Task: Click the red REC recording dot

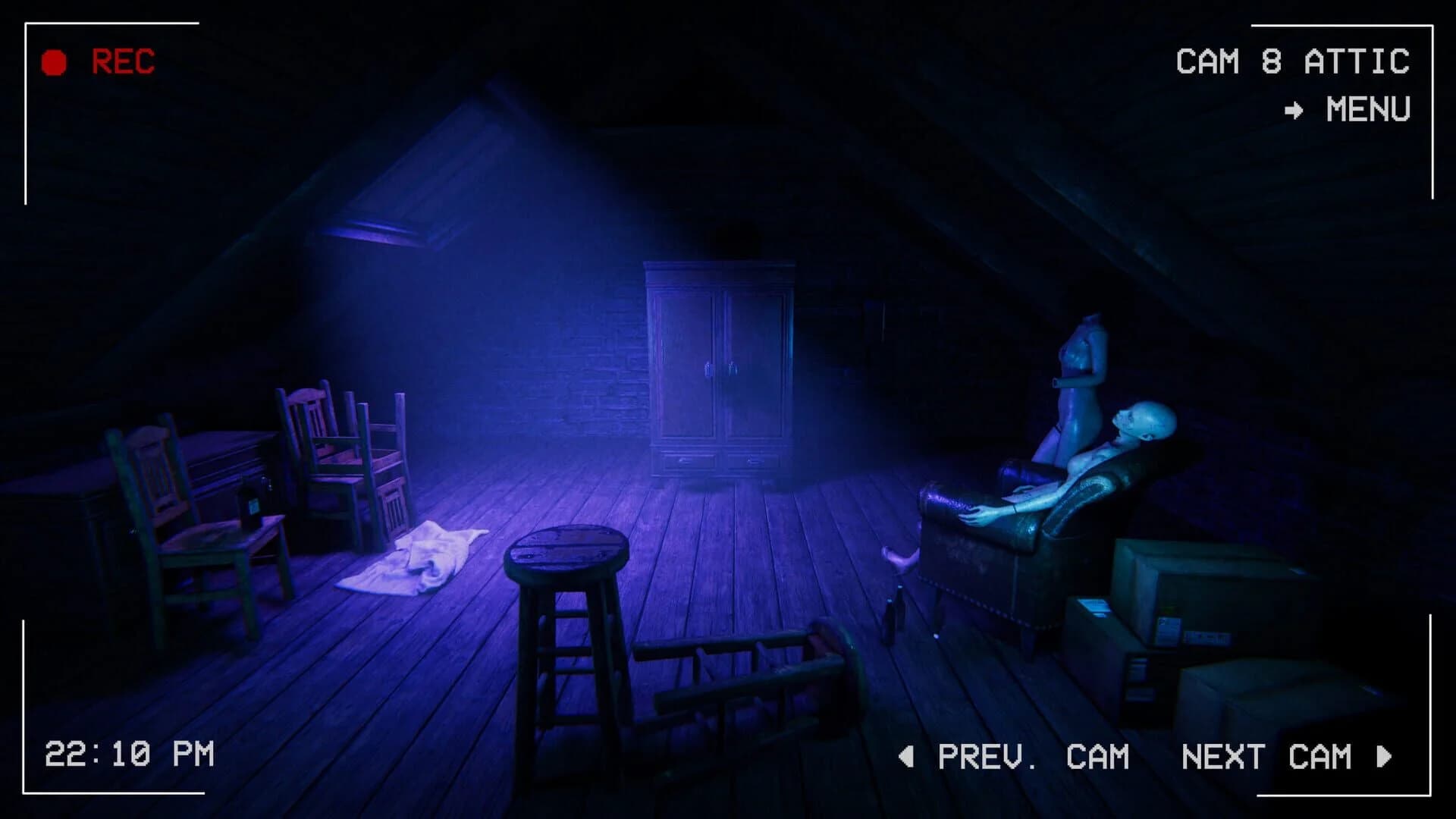Action: (53, 61)
